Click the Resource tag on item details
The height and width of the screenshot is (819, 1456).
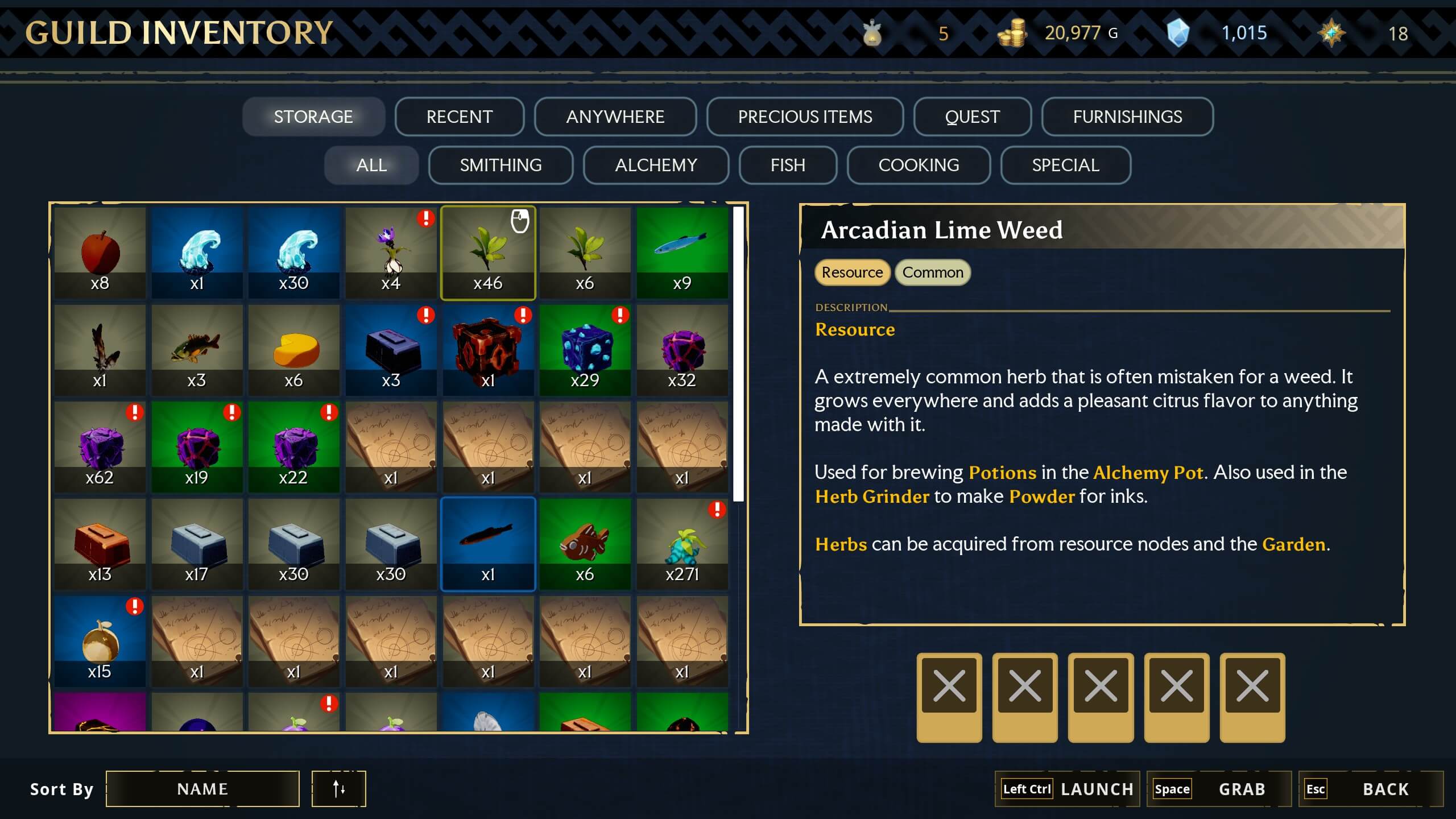coord(851,272)
